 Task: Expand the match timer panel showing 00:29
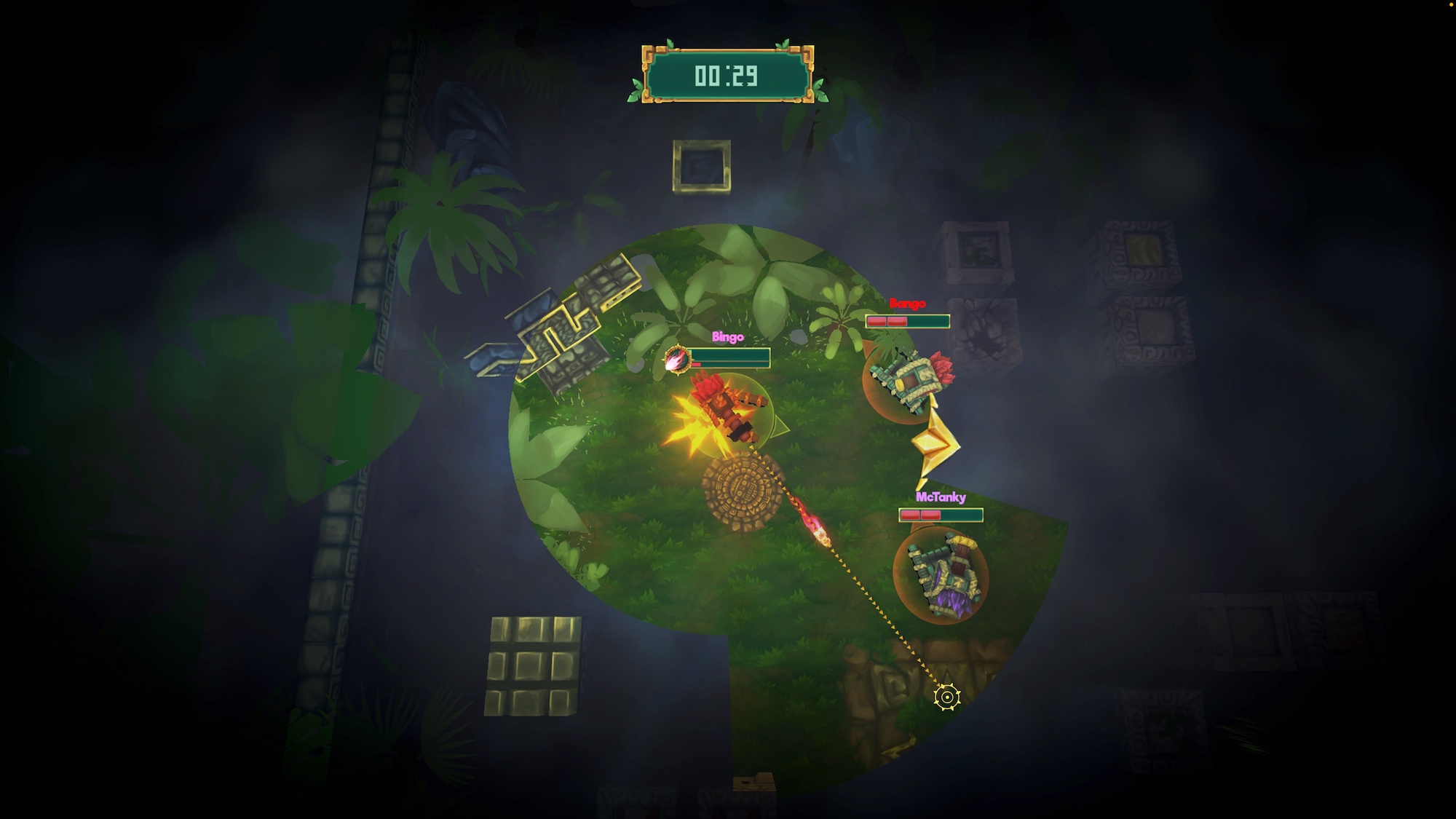coord(728,73)
